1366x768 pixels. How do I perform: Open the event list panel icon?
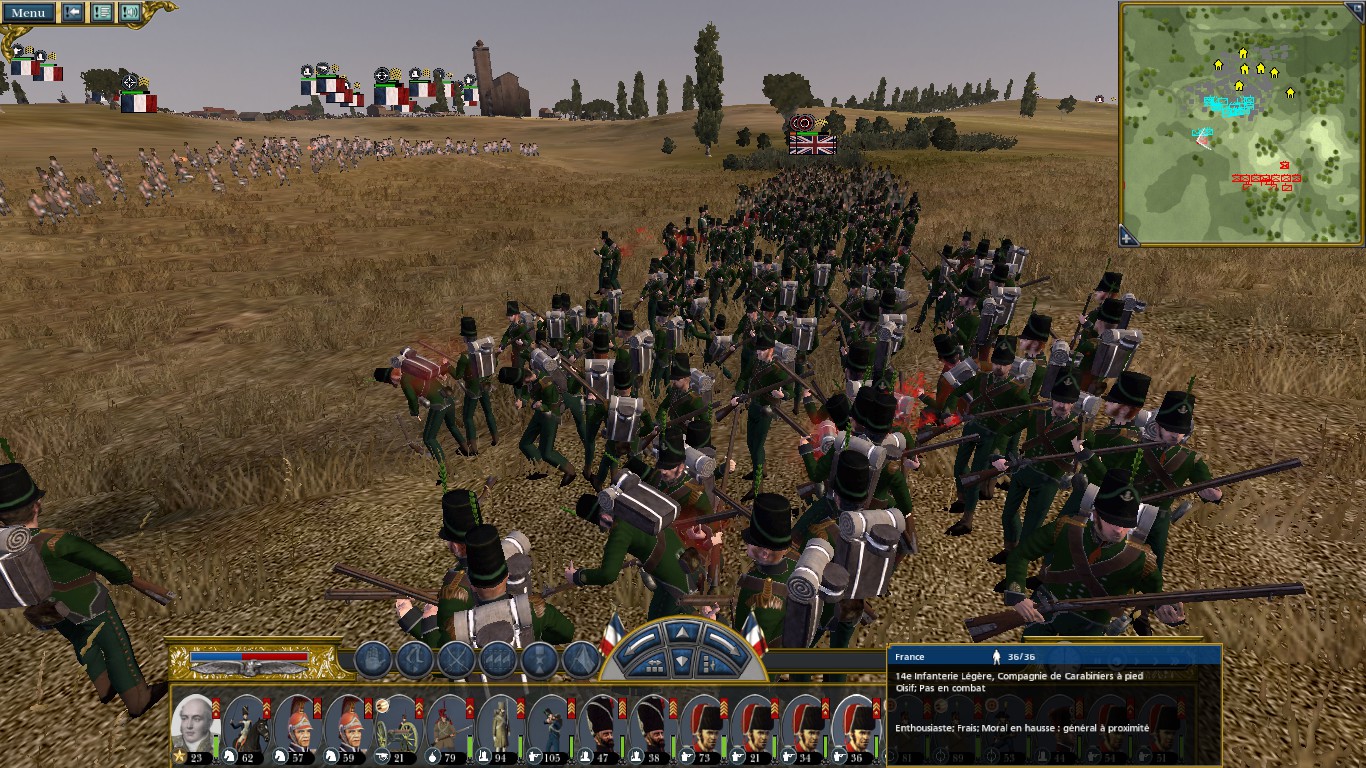coord(102,13)
